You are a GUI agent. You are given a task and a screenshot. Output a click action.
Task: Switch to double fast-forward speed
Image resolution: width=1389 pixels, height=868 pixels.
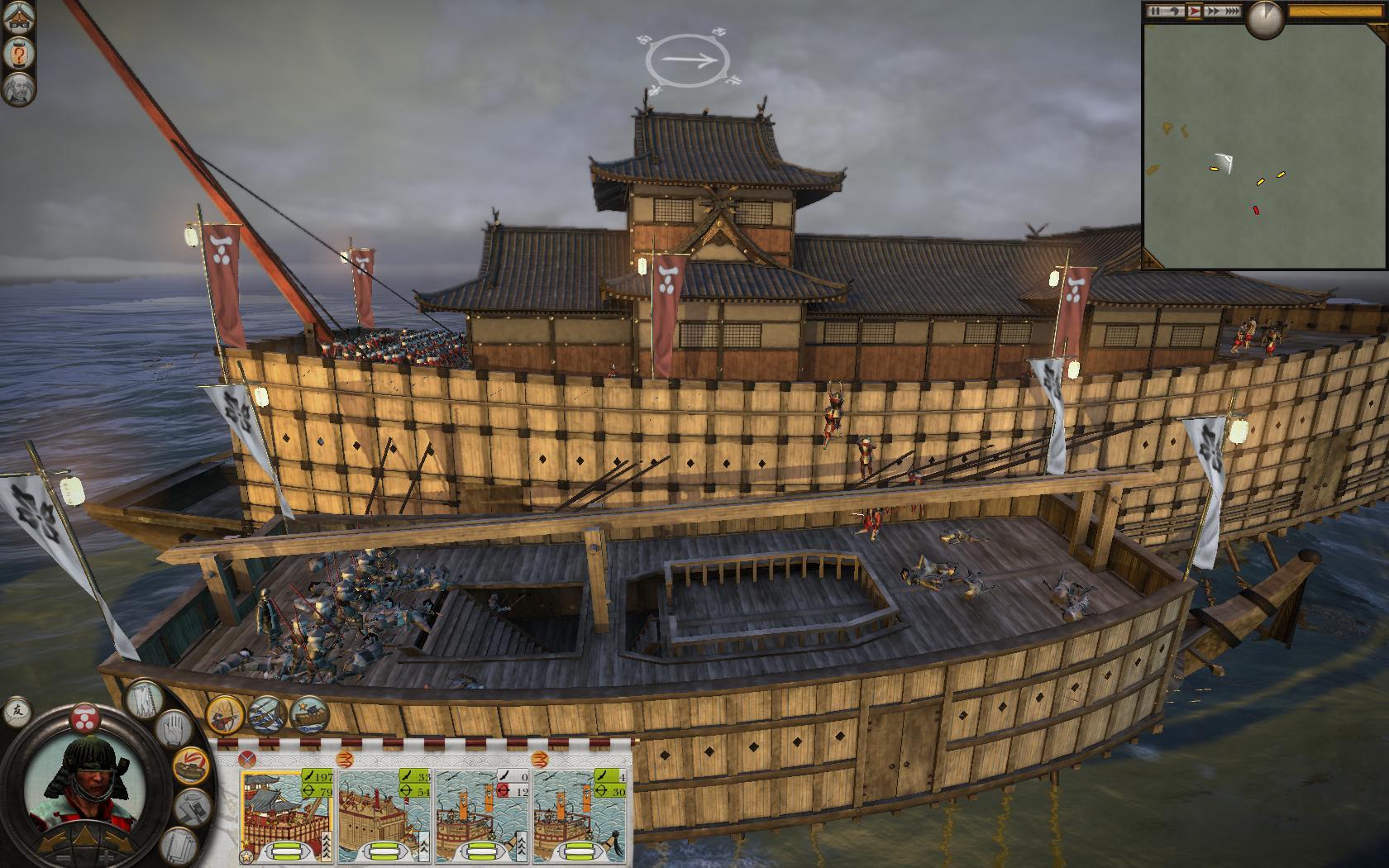click(x=1213, y=12)
